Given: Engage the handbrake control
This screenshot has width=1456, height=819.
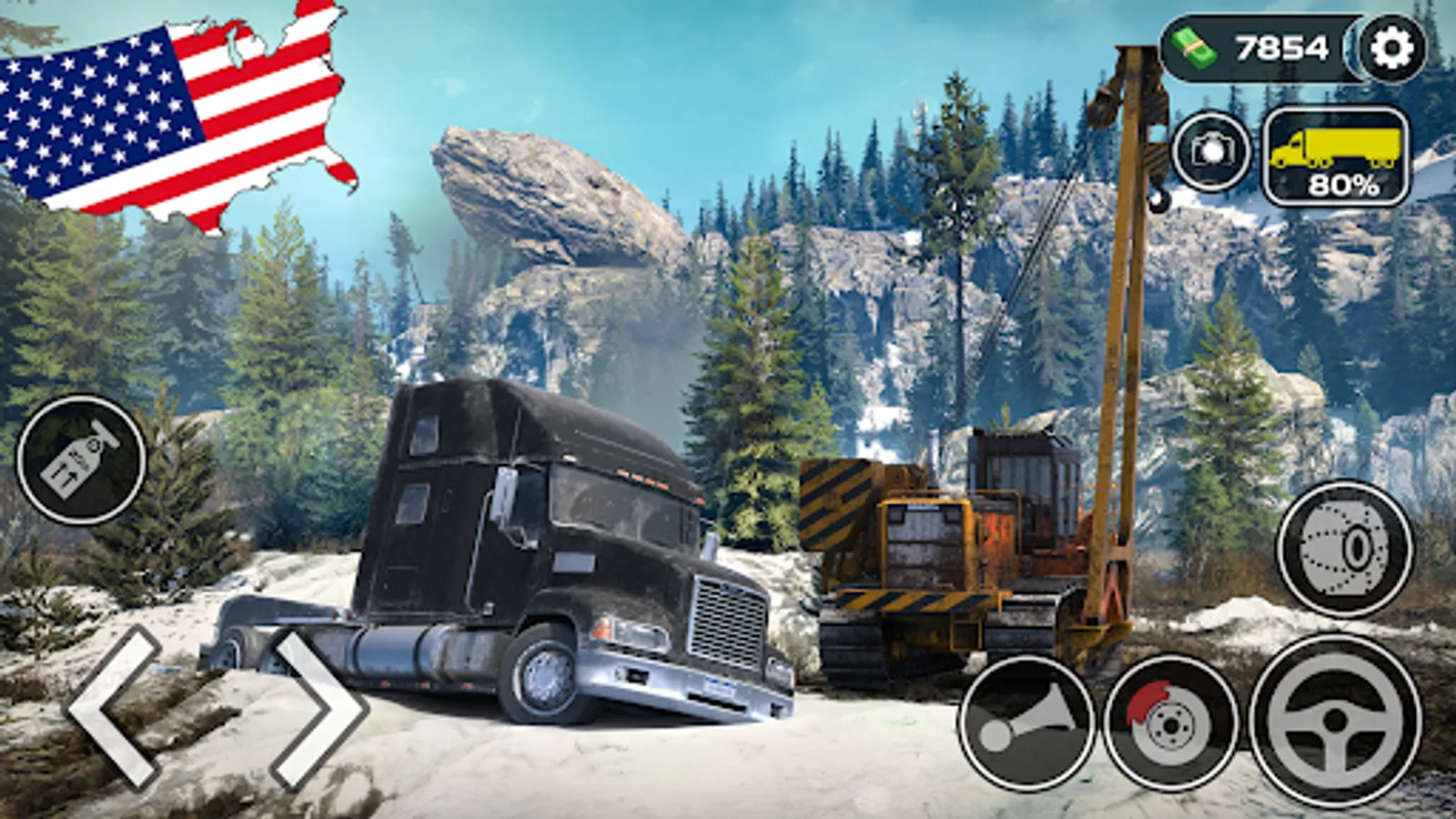Looking at the screenshot, I should click(1172, 722).
